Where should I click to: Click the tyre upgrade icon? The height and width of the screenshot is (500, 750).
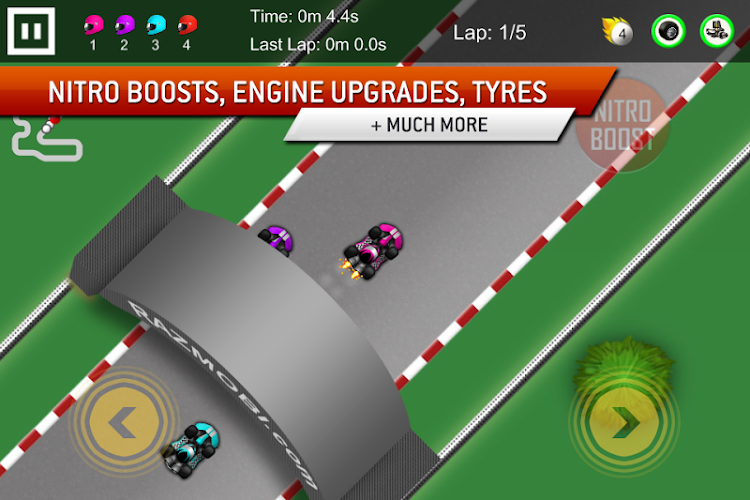coord(668,31)
